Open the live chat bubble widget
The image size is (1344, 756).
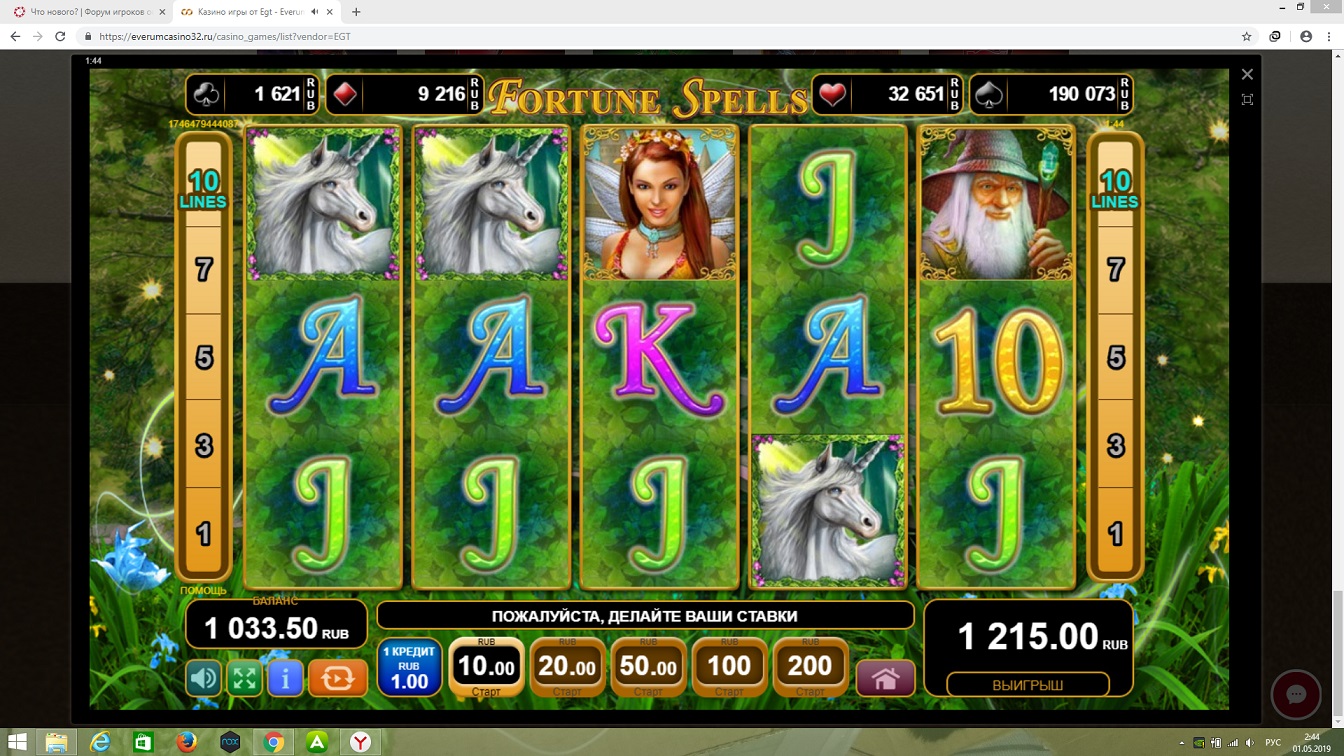pos(1296,695)
